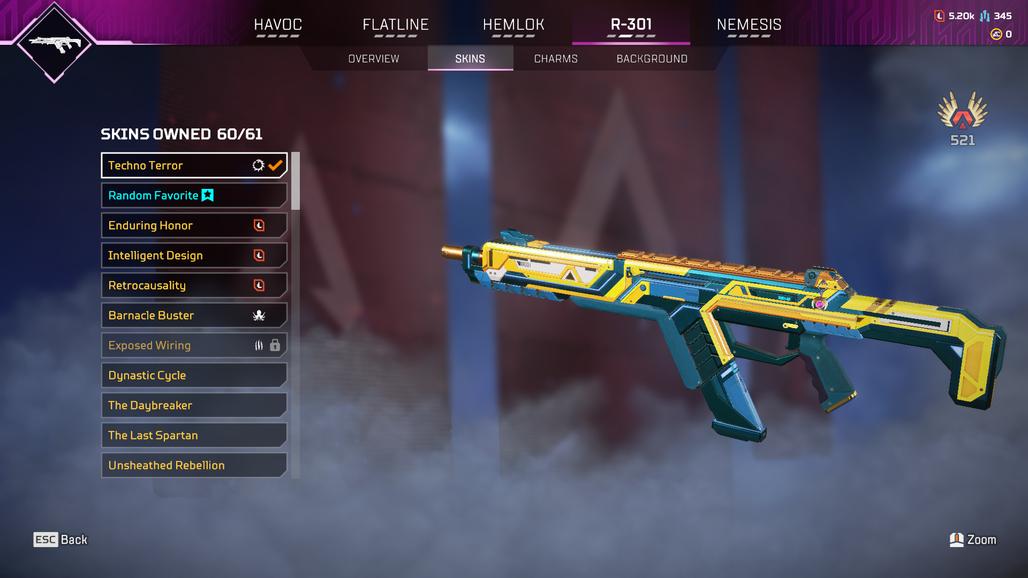This screenshot has width=1028, height=578.
Task: Switch to the Charms sub-tab
Action: point(555,59)
